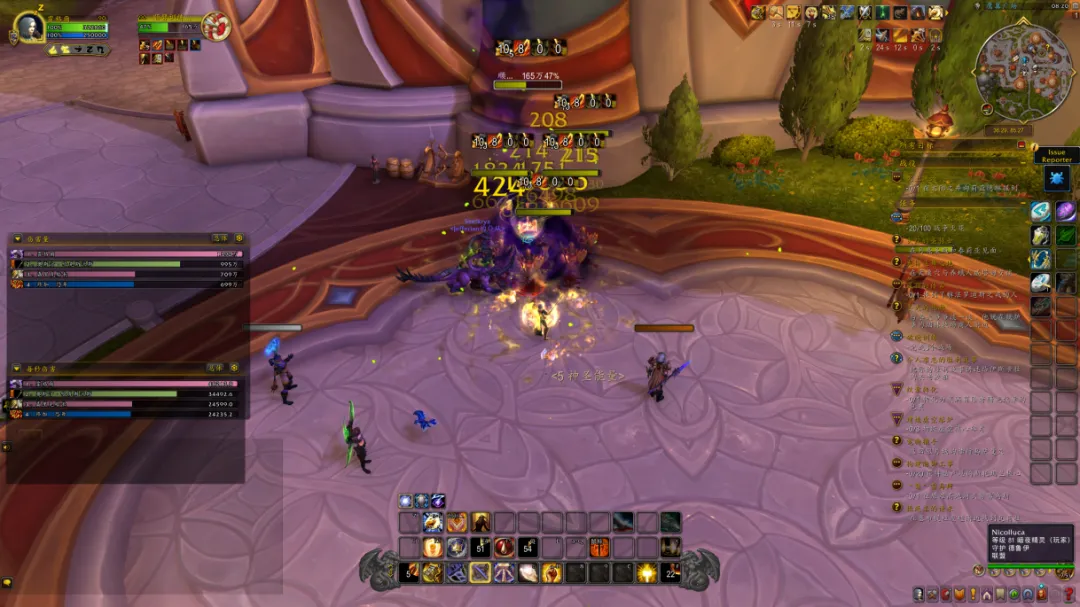This screenshot has height=607, width=1080.
Task: Use the purple swirl item in side bar
Action: 1066,211
